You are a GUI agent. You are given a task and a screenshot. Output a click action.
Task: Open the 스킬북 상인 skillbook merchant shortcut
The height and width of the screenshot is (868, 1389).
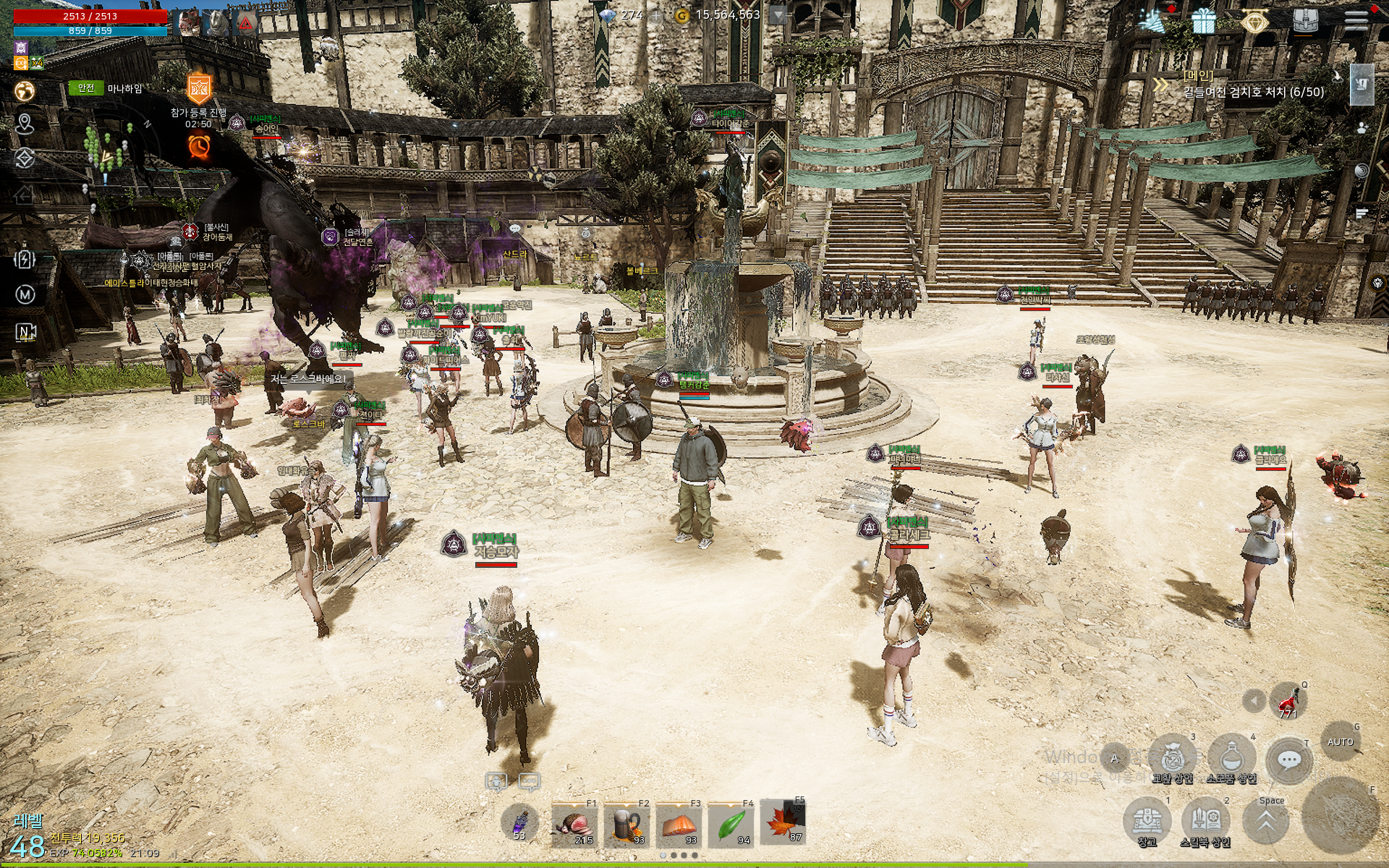(1205, 820)
